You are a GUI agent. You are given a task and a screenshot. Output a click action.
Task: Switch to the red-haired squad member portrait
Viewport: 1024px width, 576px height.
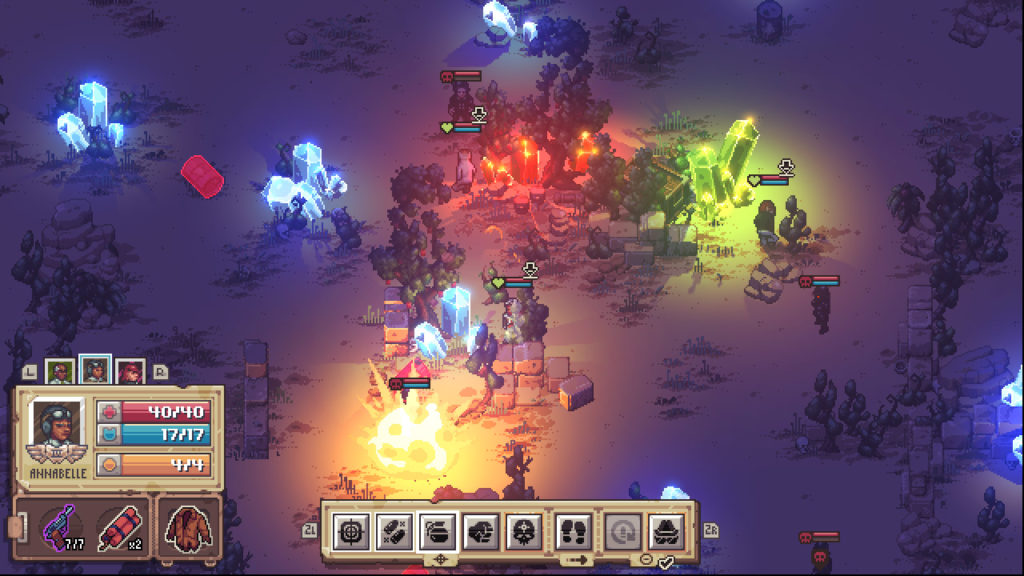(130, 372)
